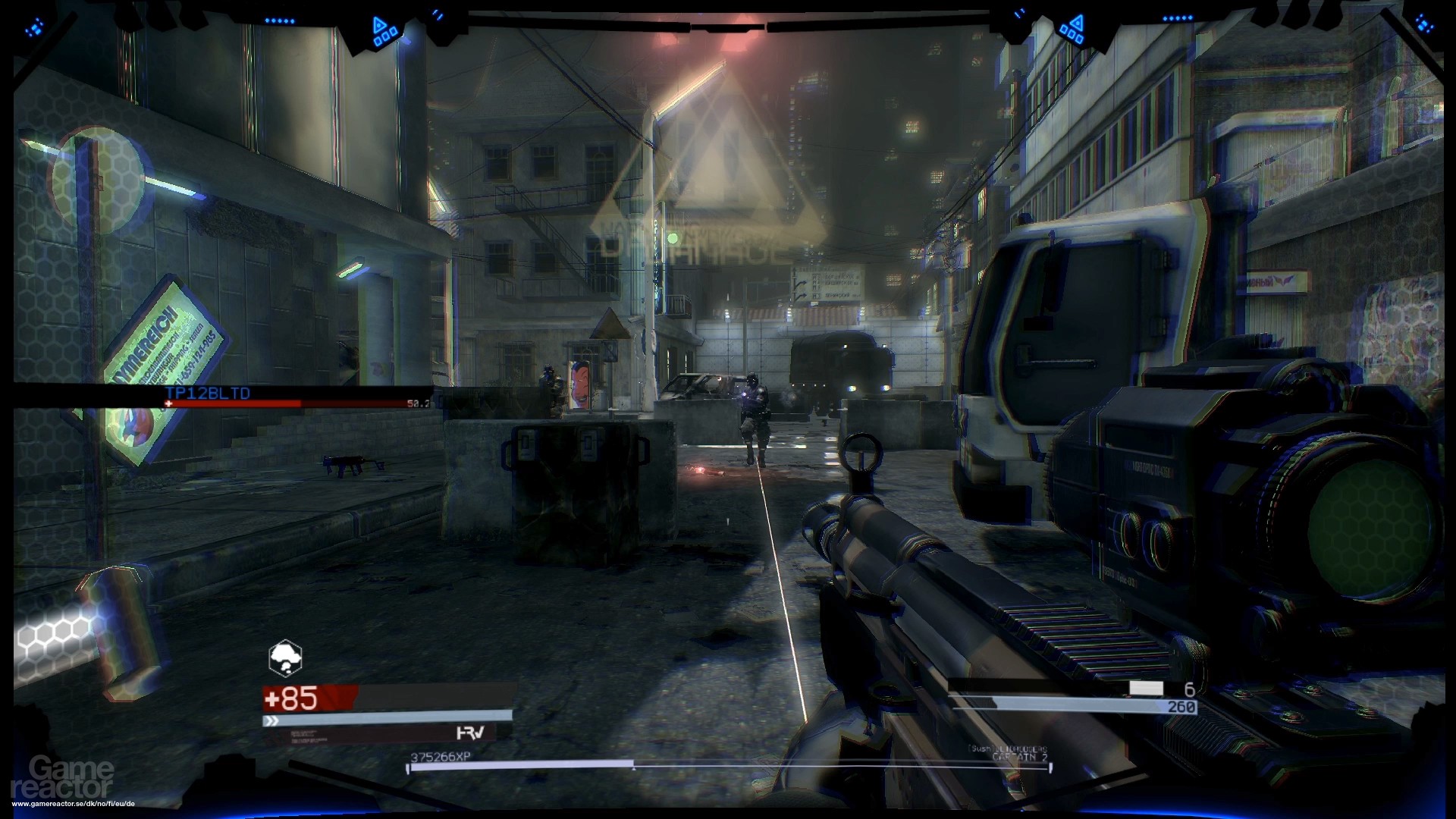Click the hexagonal HRV cloud status icon

(x=284, y=657)
